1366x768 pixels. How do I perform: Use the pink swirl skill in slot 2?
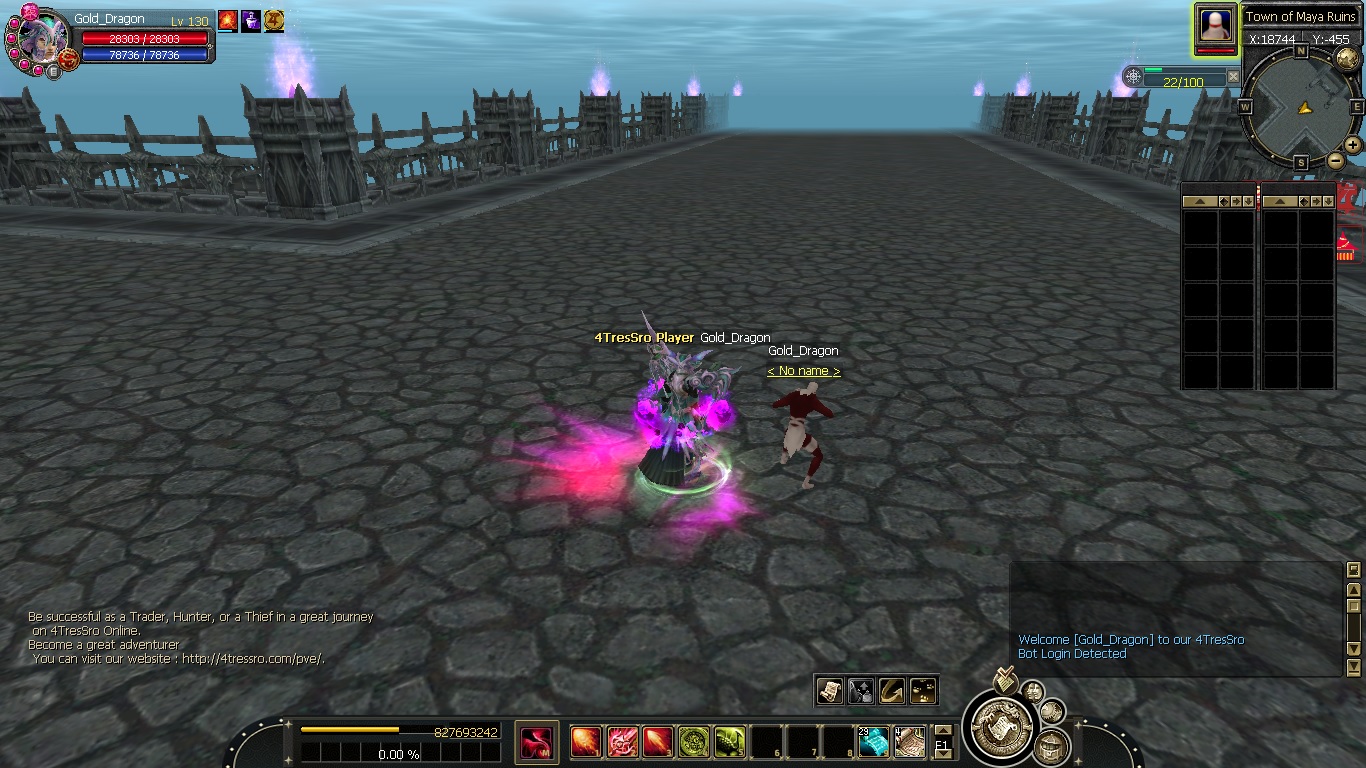(x=622, y=742)
